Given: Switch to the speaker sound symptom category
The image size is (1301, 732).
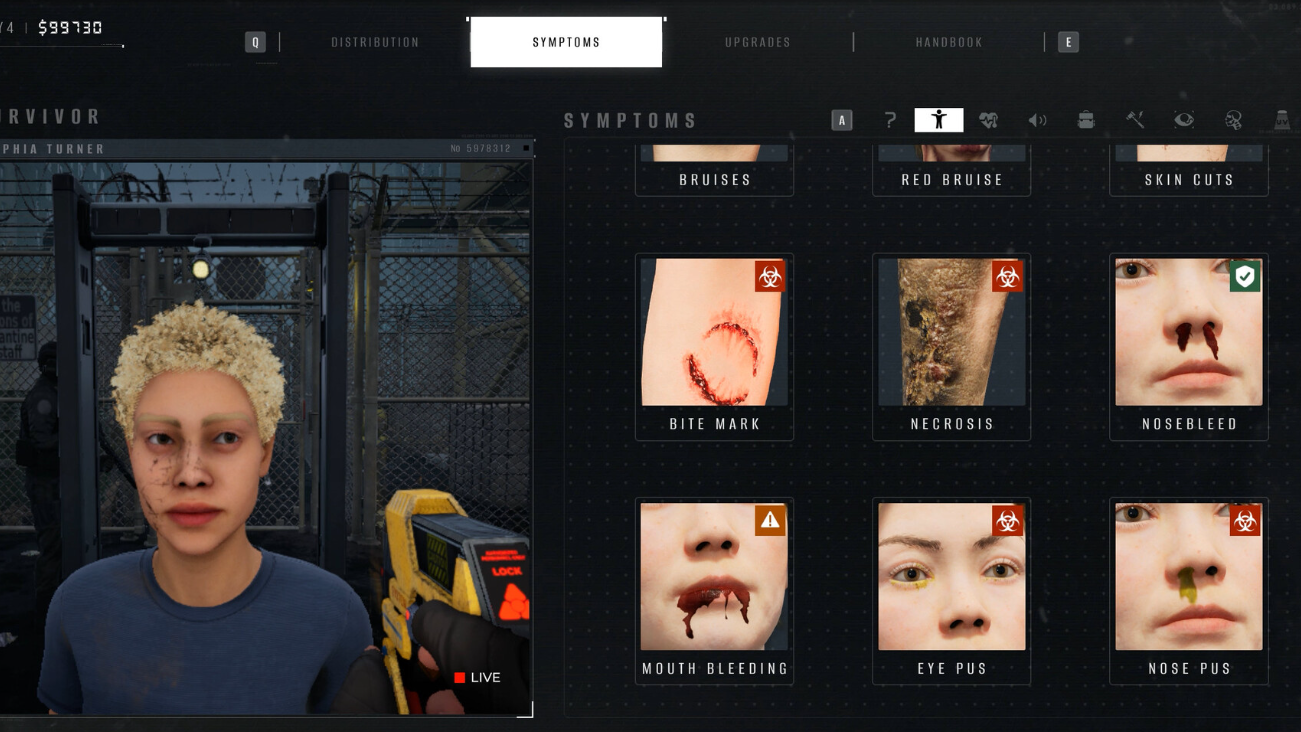Looking at the screenshot, I should 1037,120.
